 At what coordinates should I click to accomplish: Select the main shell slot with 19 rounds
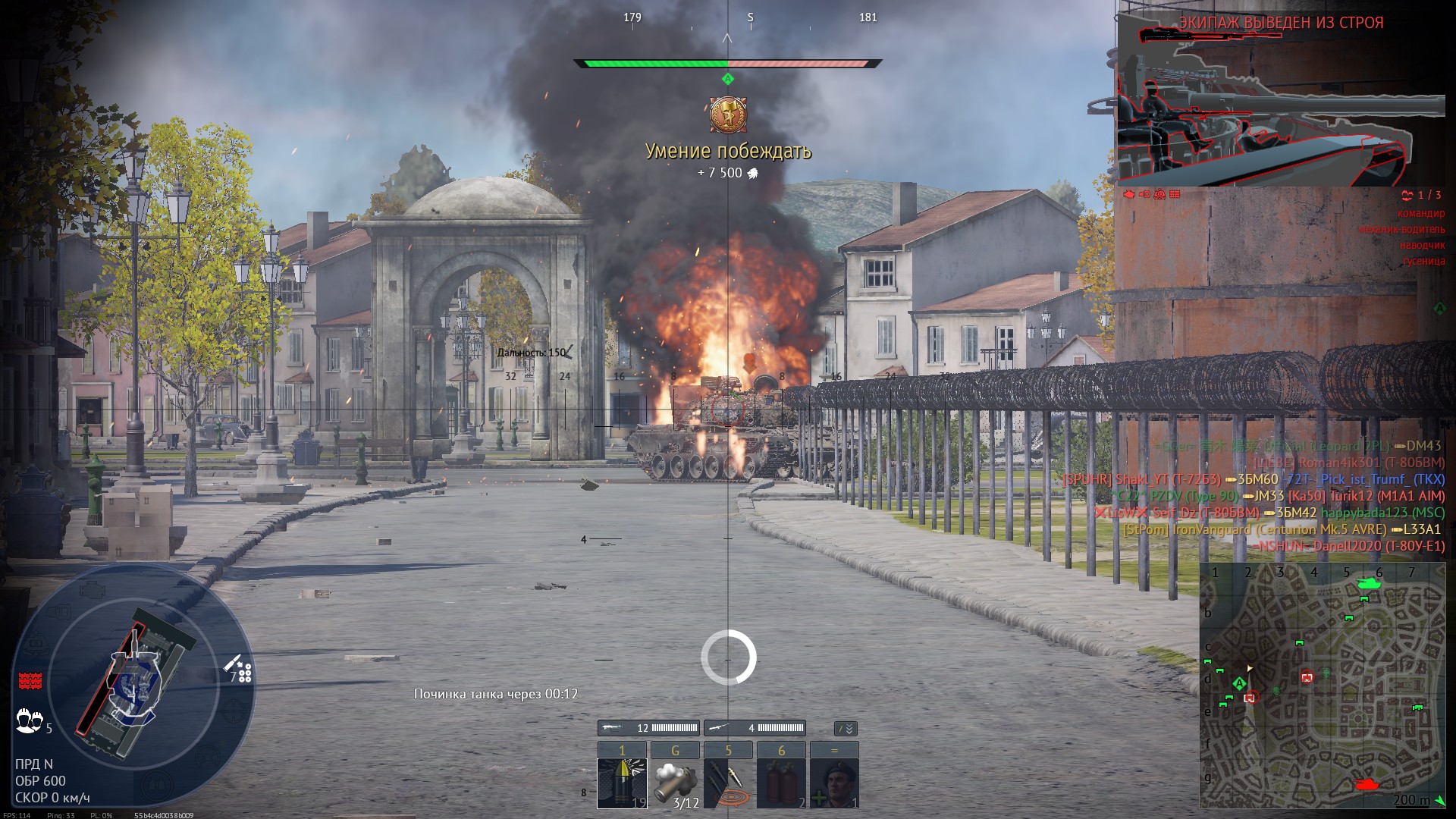622,783
